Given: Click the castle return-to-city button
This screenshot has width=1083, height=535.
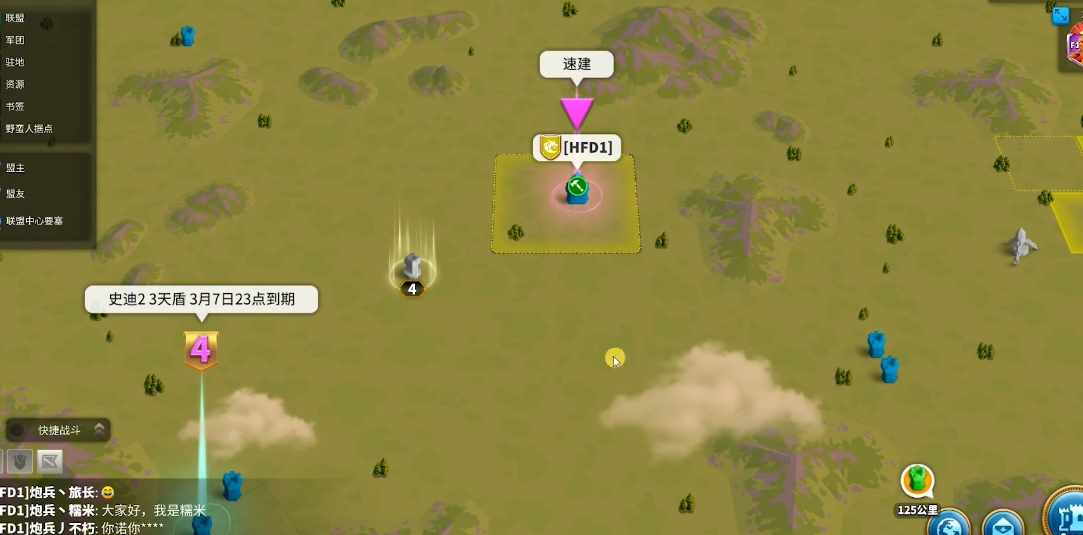Looking at the screenshot, I should pos(1064,515).
